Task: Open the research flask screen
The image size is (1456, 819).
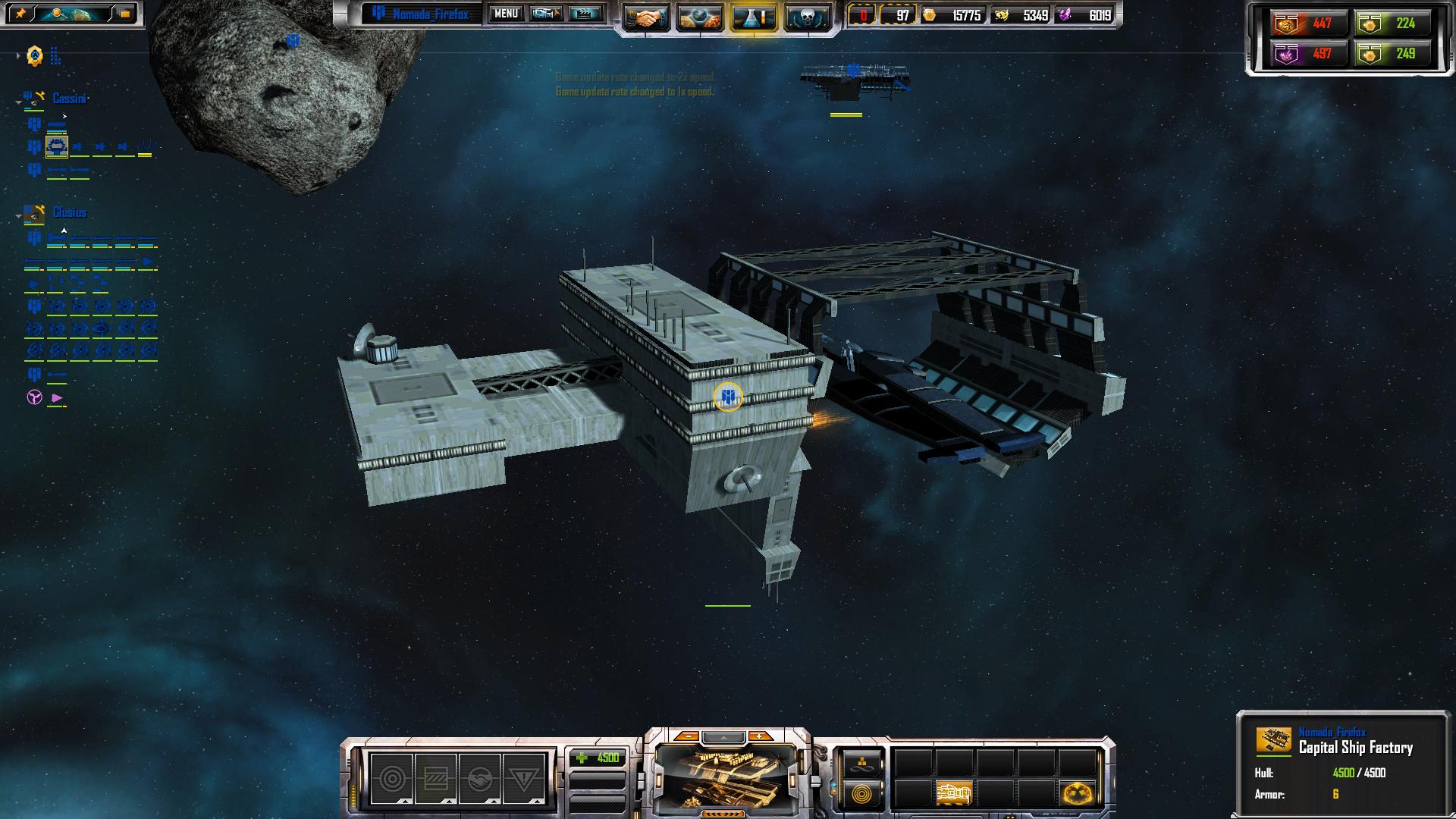Action: (754, 17)
